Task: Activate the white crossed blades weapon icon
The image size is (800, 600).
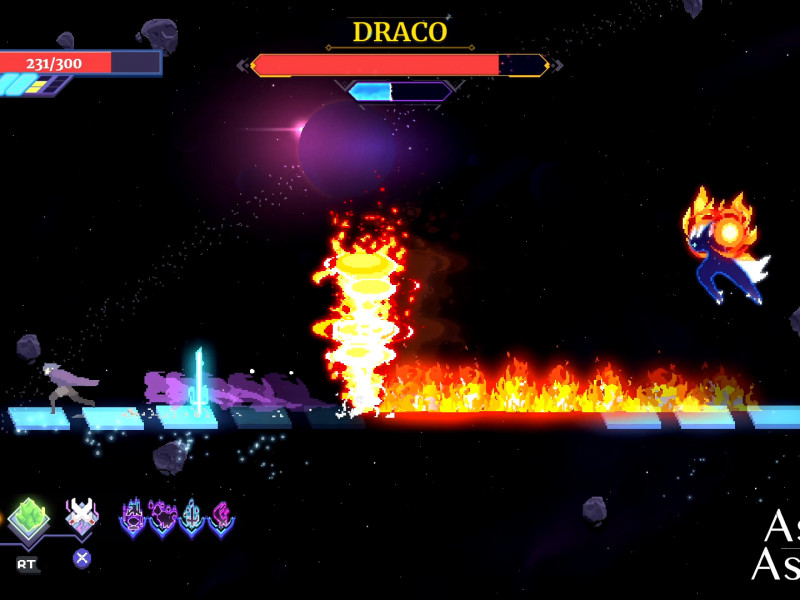Action: click(82, 517)
